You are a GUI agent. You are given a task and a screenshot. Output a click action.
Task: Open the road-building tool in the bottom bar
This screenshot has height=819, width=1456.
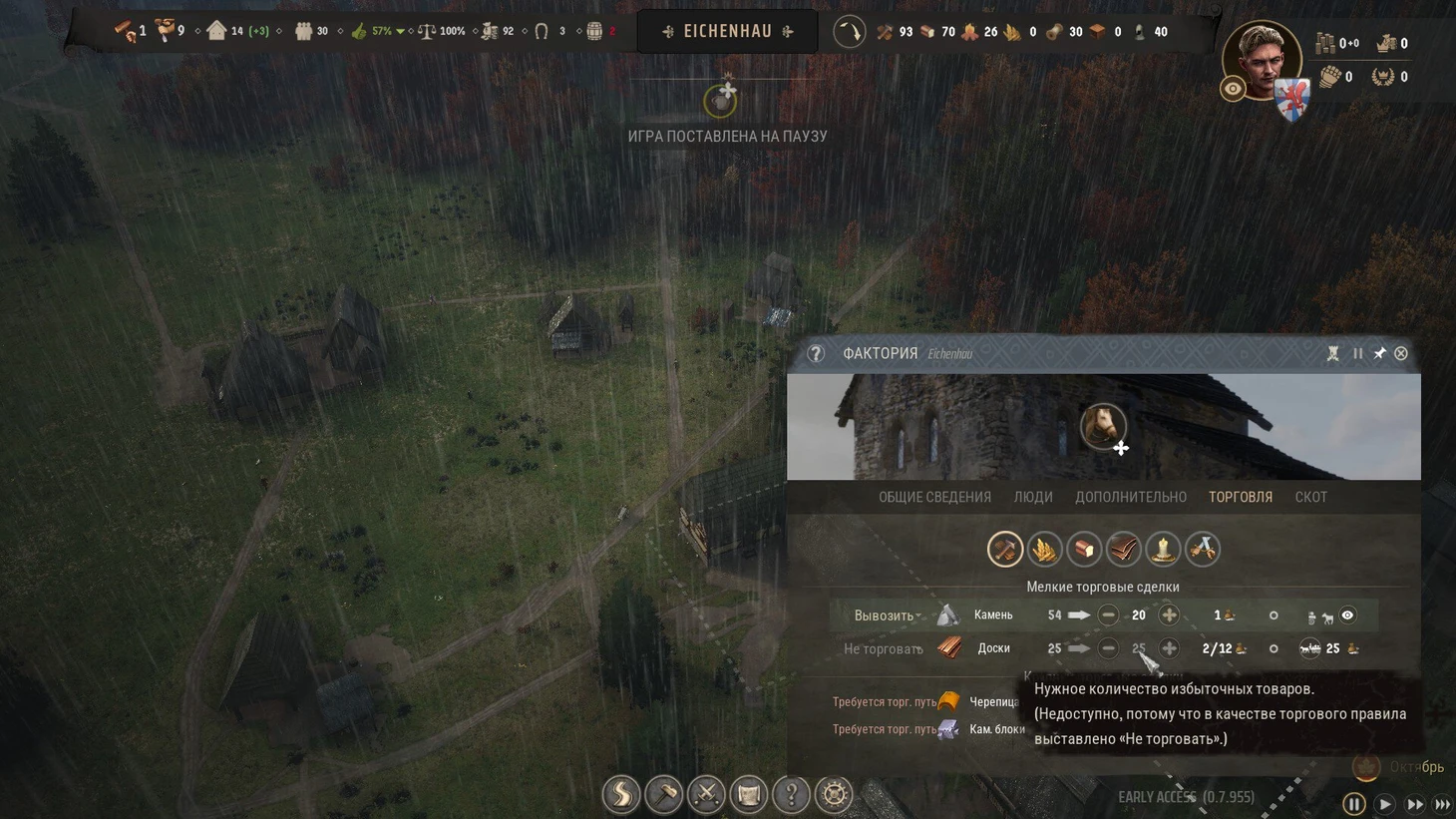coord(621,794)
